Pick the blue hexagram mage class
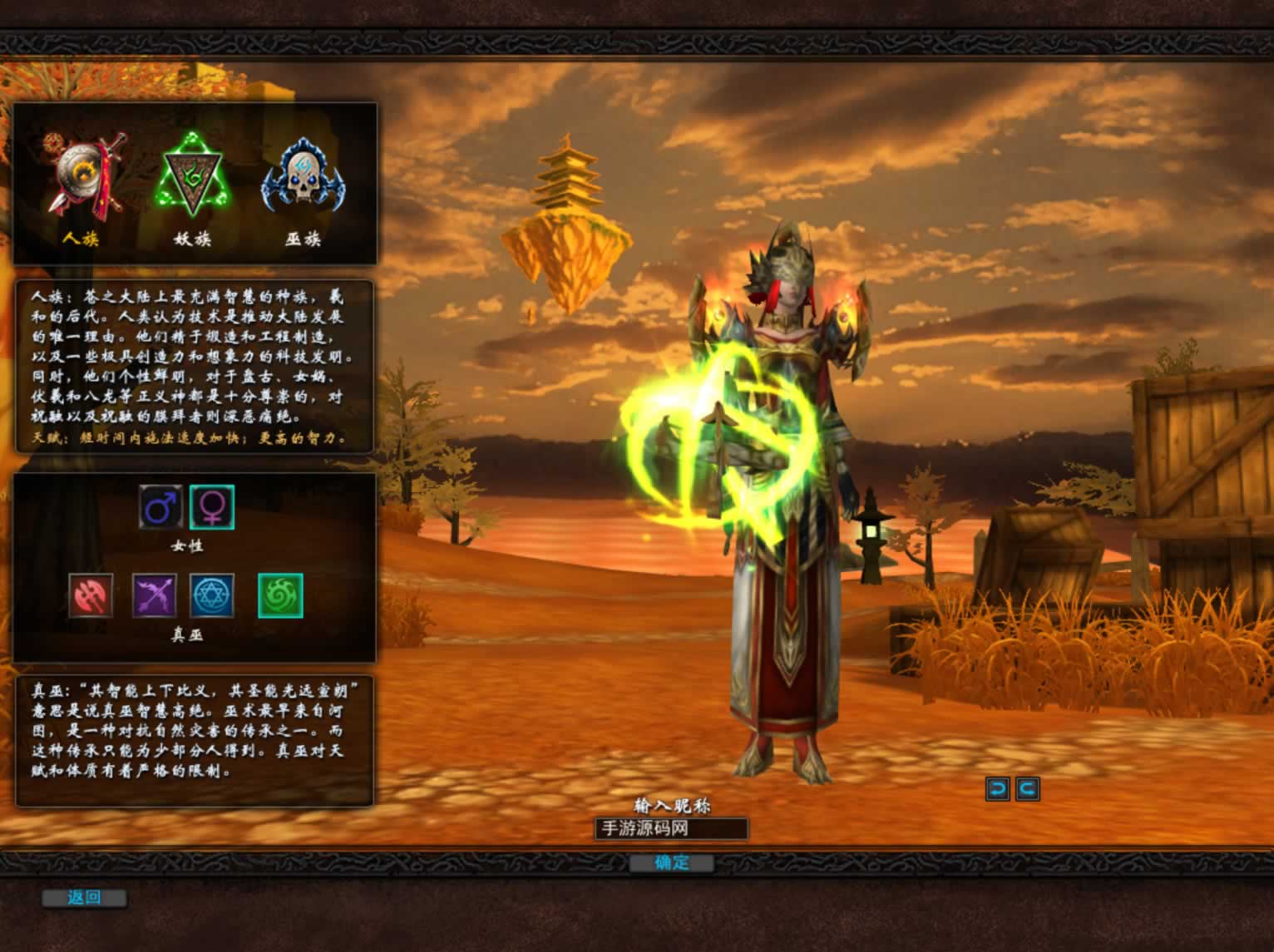The width and height of the screenshot is (1274, 952). click(x=212, y=595)
